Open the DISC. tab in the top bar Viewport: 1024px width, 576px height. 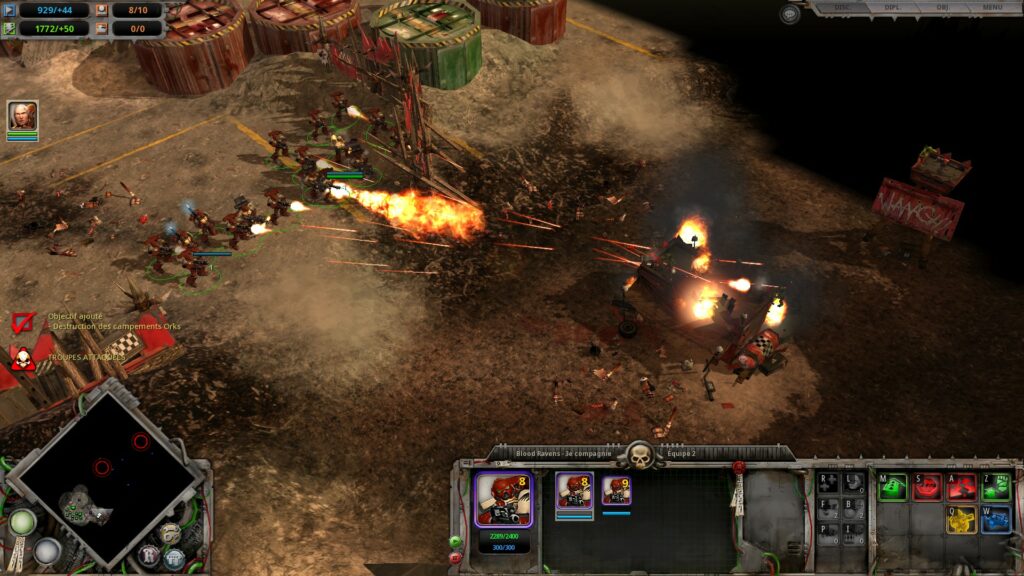click(842, 7)
